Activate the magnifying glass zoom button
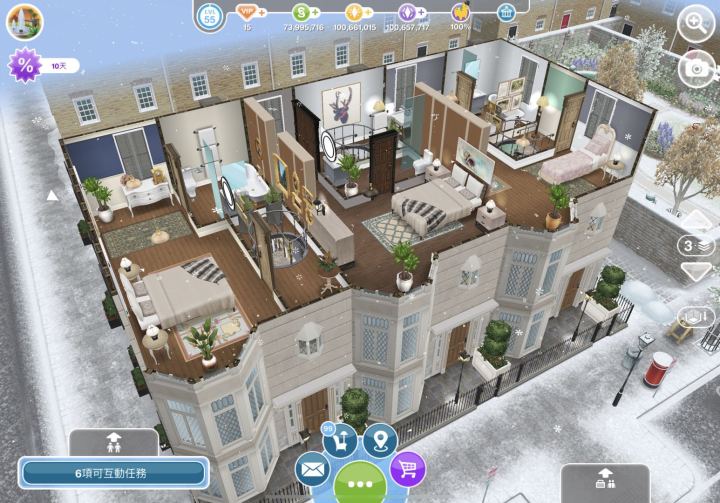 [x=696, y=22]
